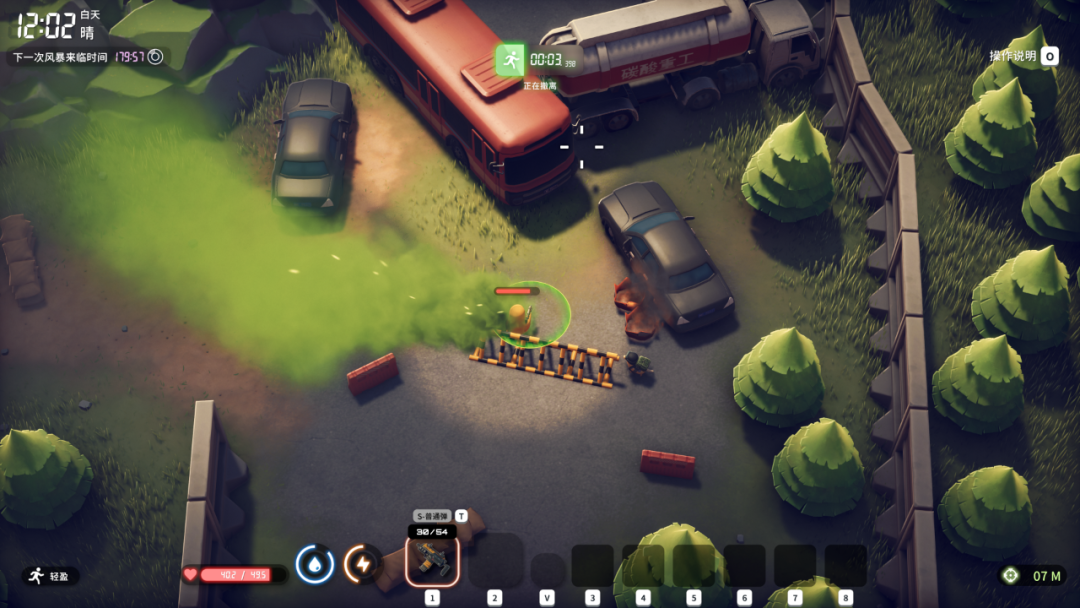Select the equipped gun in hotbar slot 1
Viewport: 1080px width, 608px height.
432,561
